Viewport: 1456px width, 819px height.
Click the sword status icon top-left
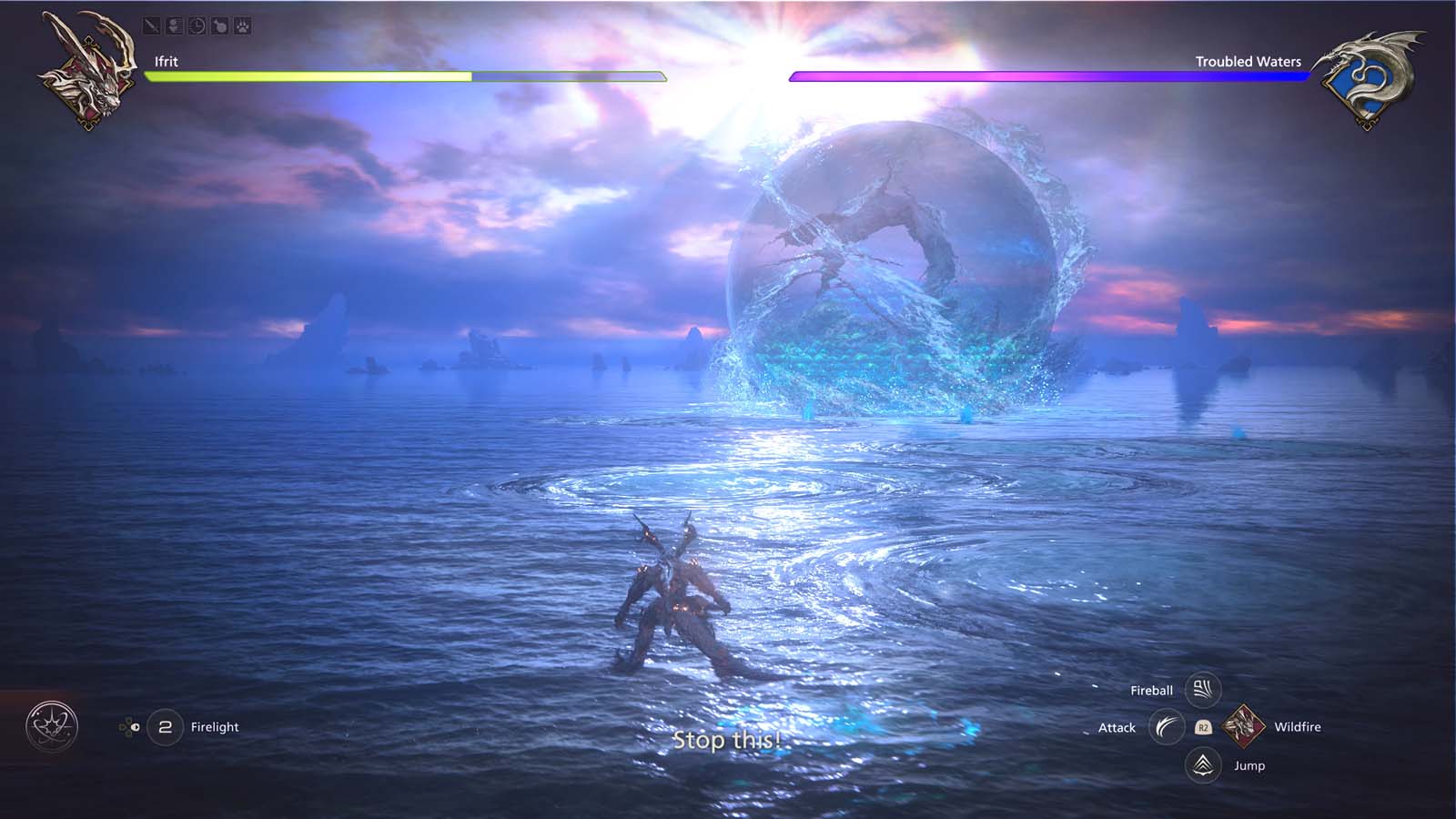(x=151, y=25)
